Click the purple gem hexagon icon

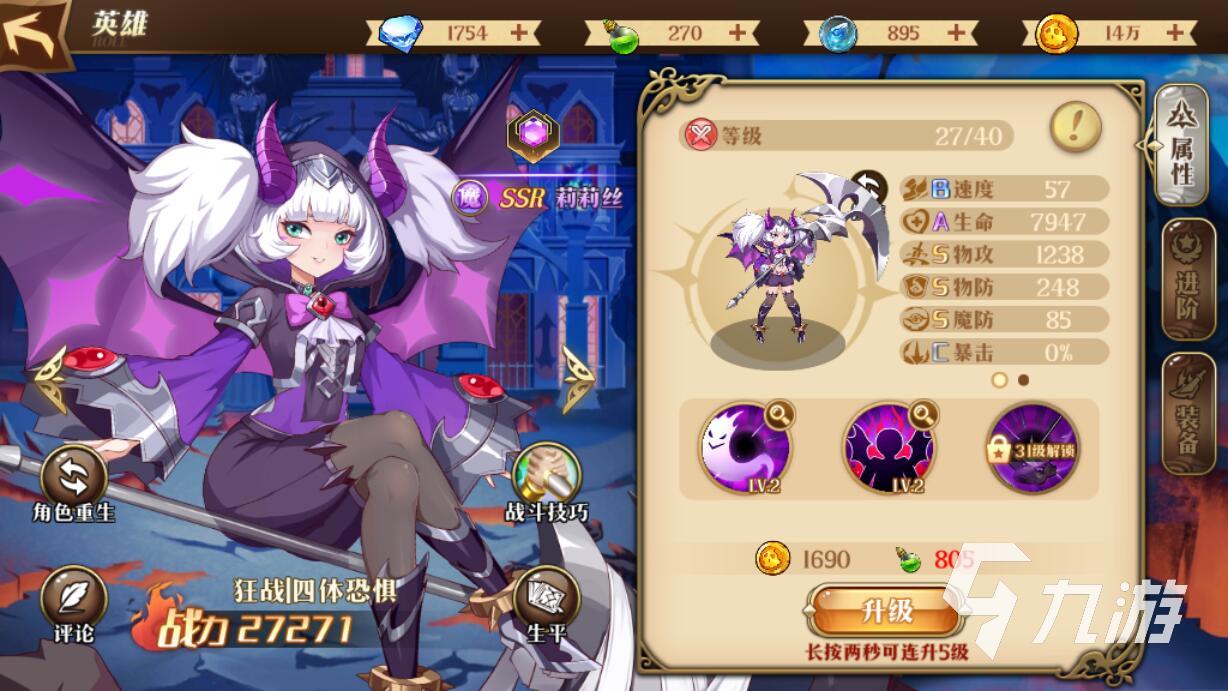(x=532, y=135)
